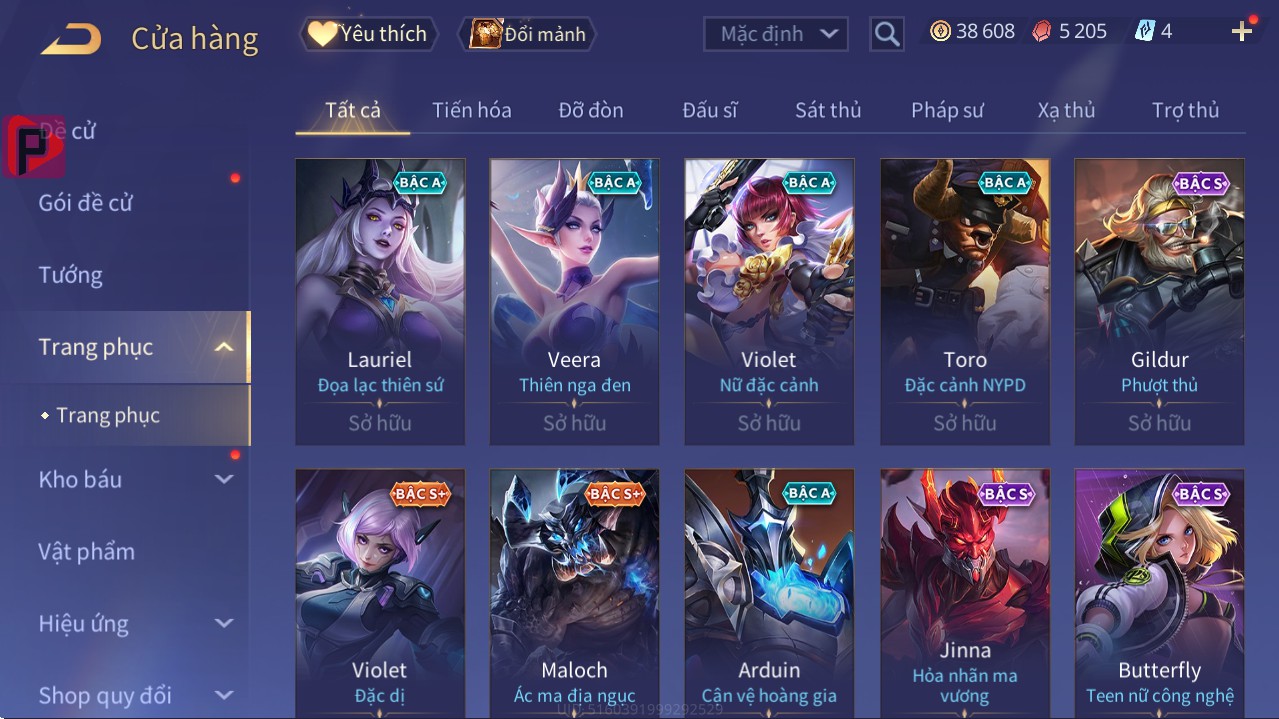Pick the Toro Đặc cảnh NYPD skin

coord(965,300)
